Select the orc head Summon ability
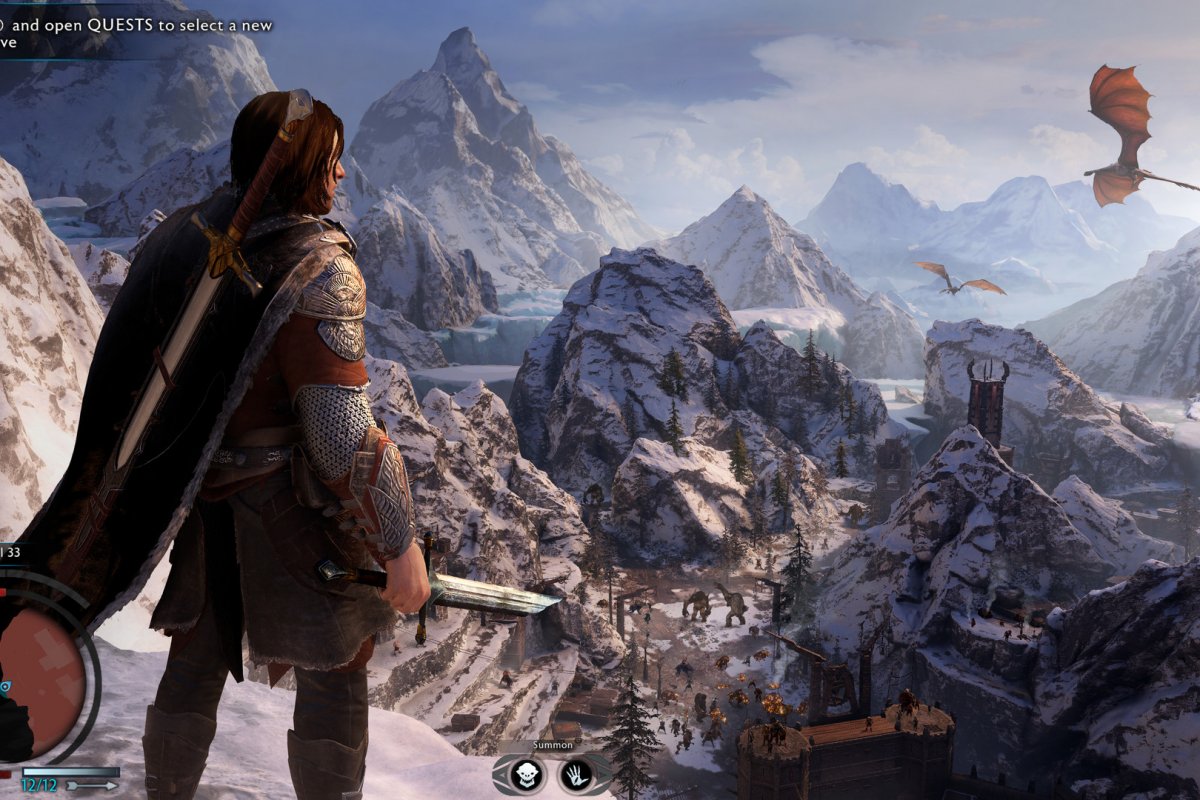Screen dimensions: 1200x800 tap(527, 773)
